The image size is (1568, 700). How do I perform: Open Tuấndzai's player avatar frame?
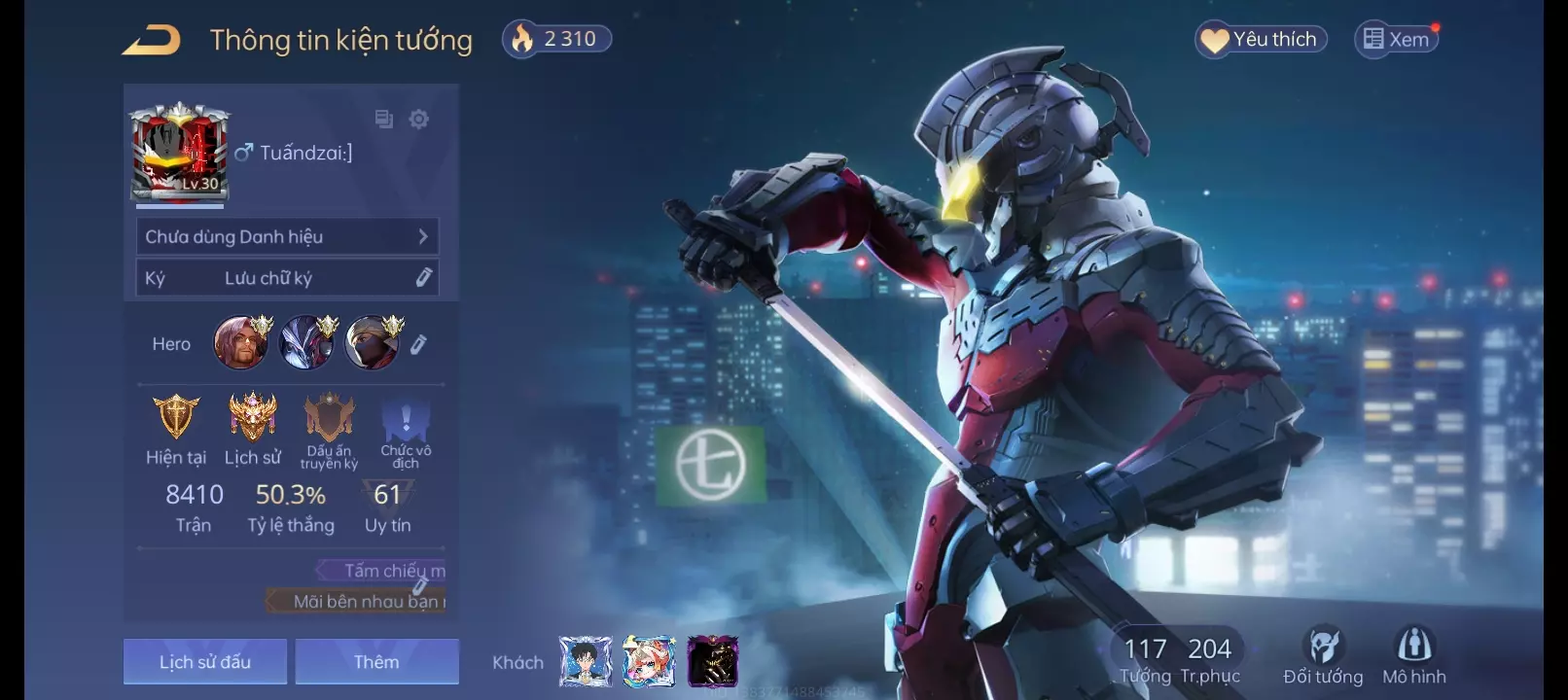180,153
